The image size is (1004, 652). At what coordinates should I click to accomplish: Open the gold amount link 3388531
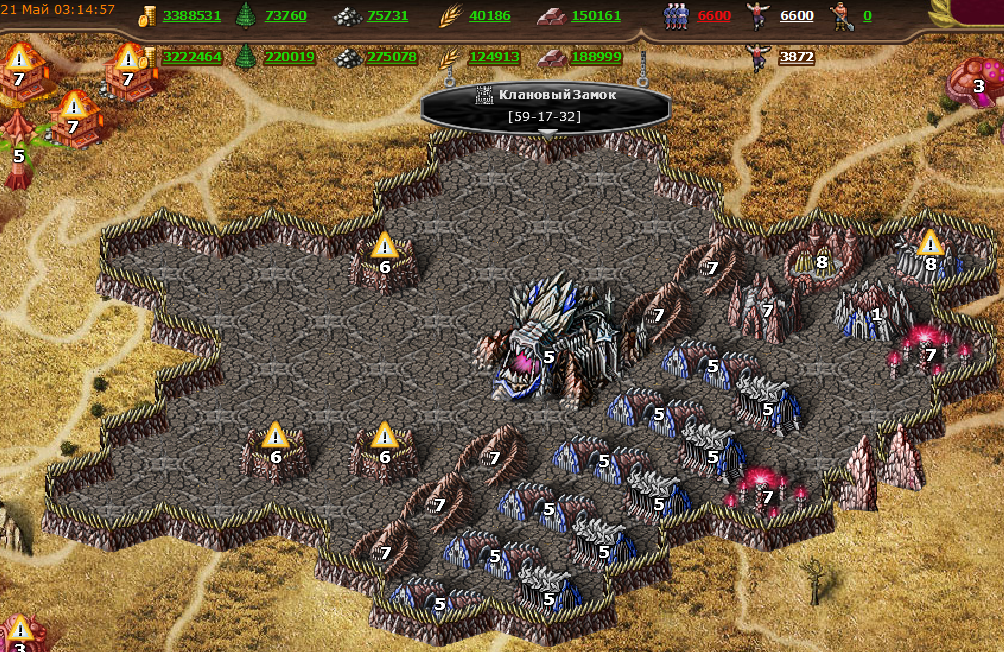pos(191,16)
